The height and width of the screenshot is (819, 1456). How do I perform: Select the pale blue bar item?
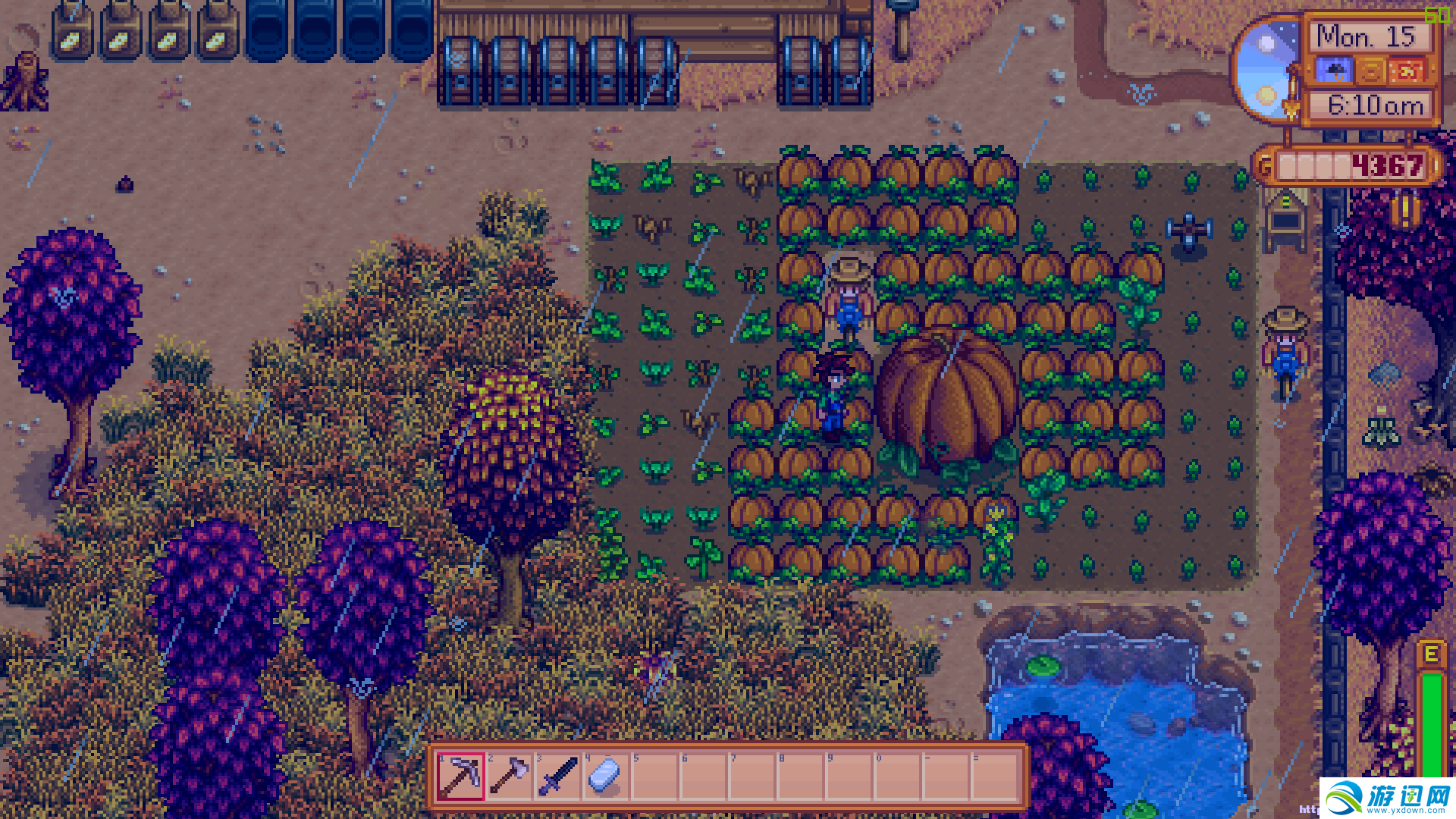[x=606, y=776]
